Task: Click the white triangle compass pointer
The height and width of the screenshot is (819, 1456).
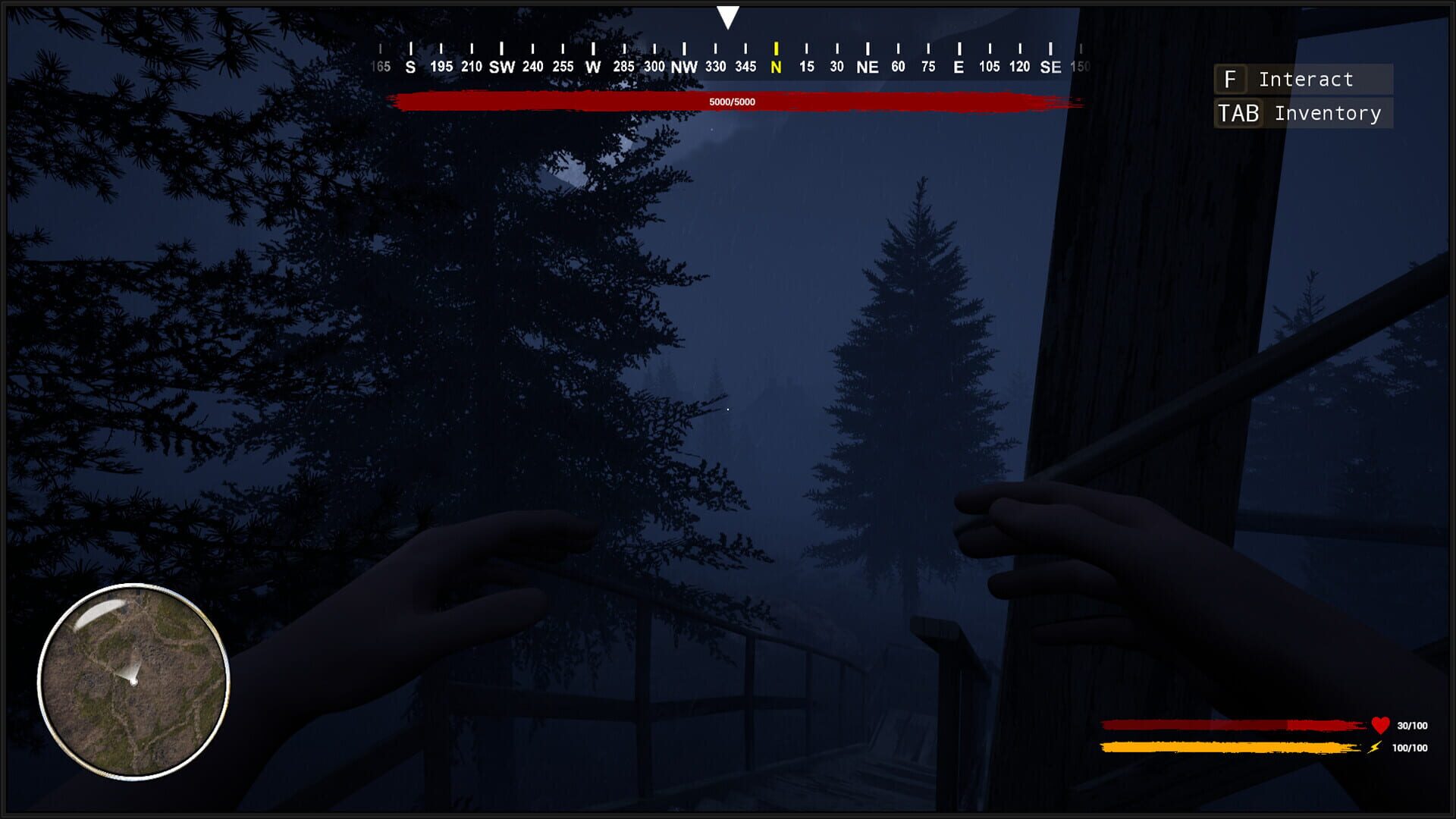Action: (x=727, y=17)
